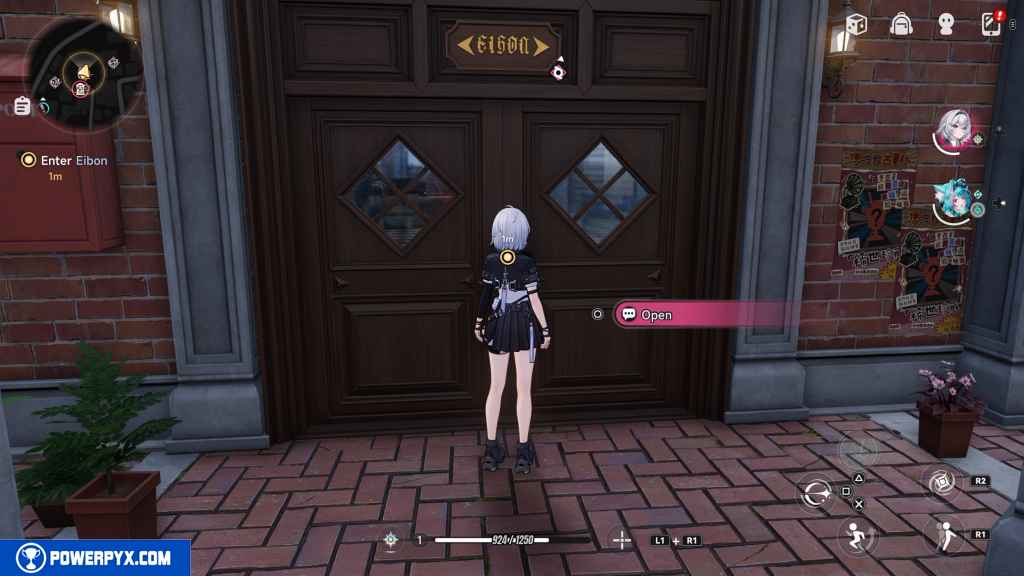Activate the diamond emblem skill button
This screenshot has width=1024, height=576.
tap(940, 482)
